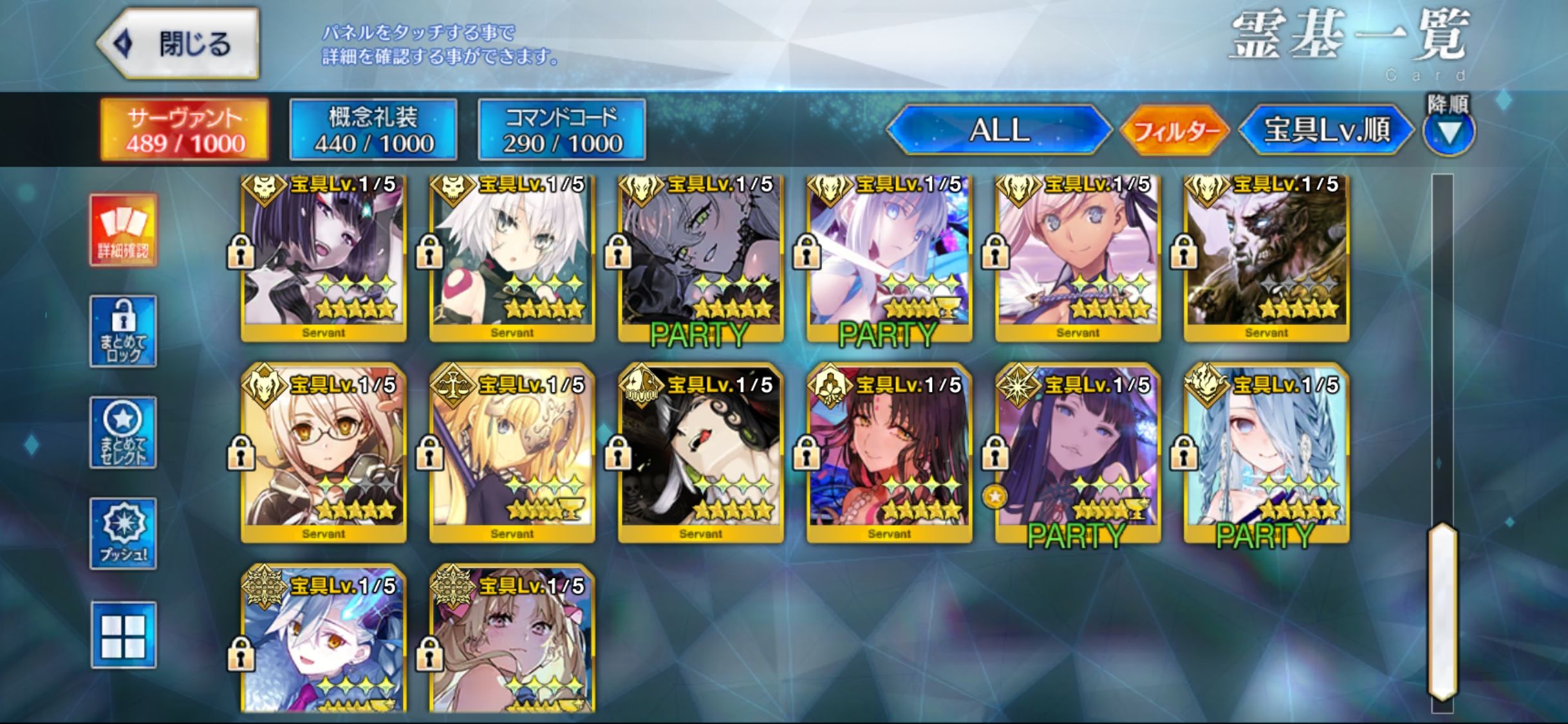Screen dimensions: 1568x724
Task: Switch to the サーヴァント tab
Action: pos(185,129)
